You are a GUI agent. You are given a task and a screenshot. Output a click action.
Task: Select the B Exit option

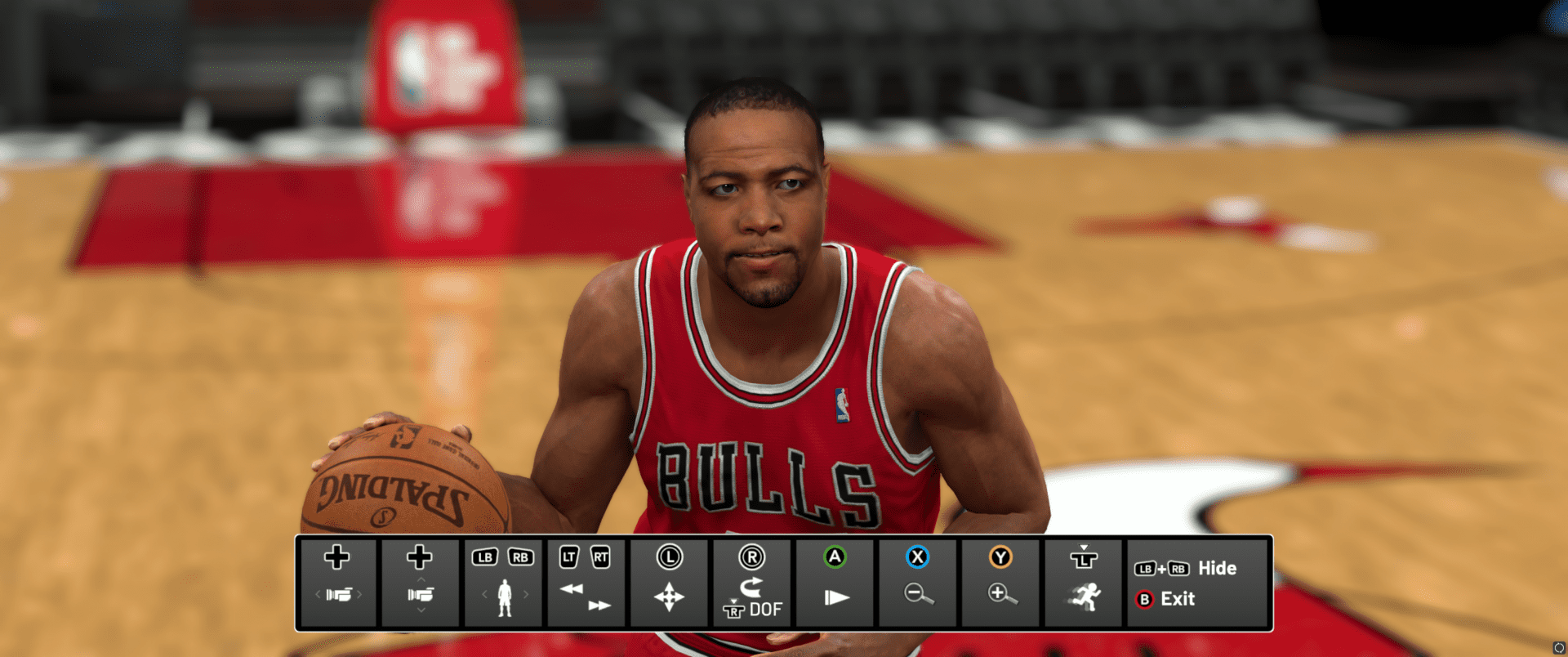(1168, 599)
